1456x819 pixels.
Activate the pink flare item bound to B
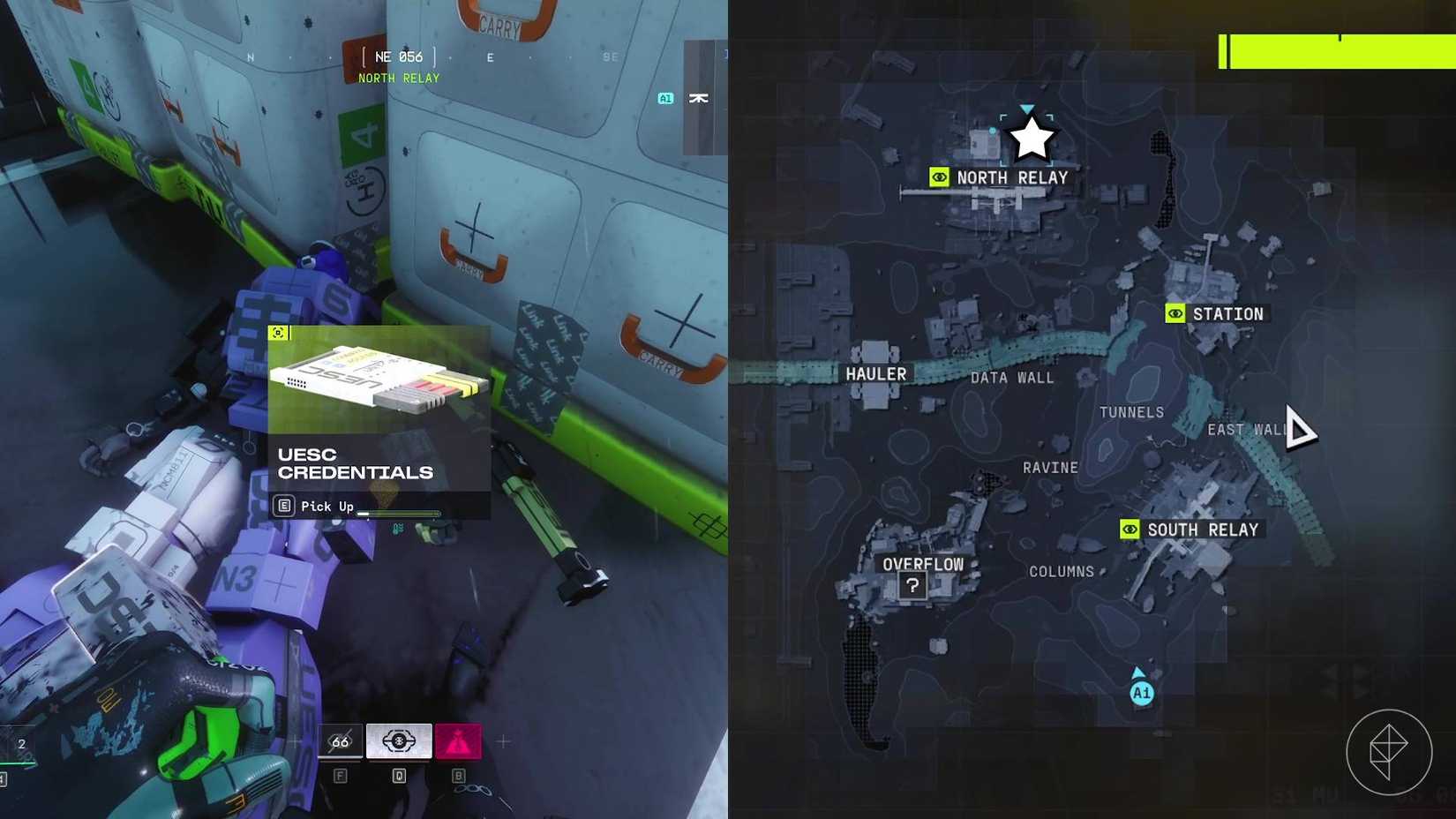point(458,741)
